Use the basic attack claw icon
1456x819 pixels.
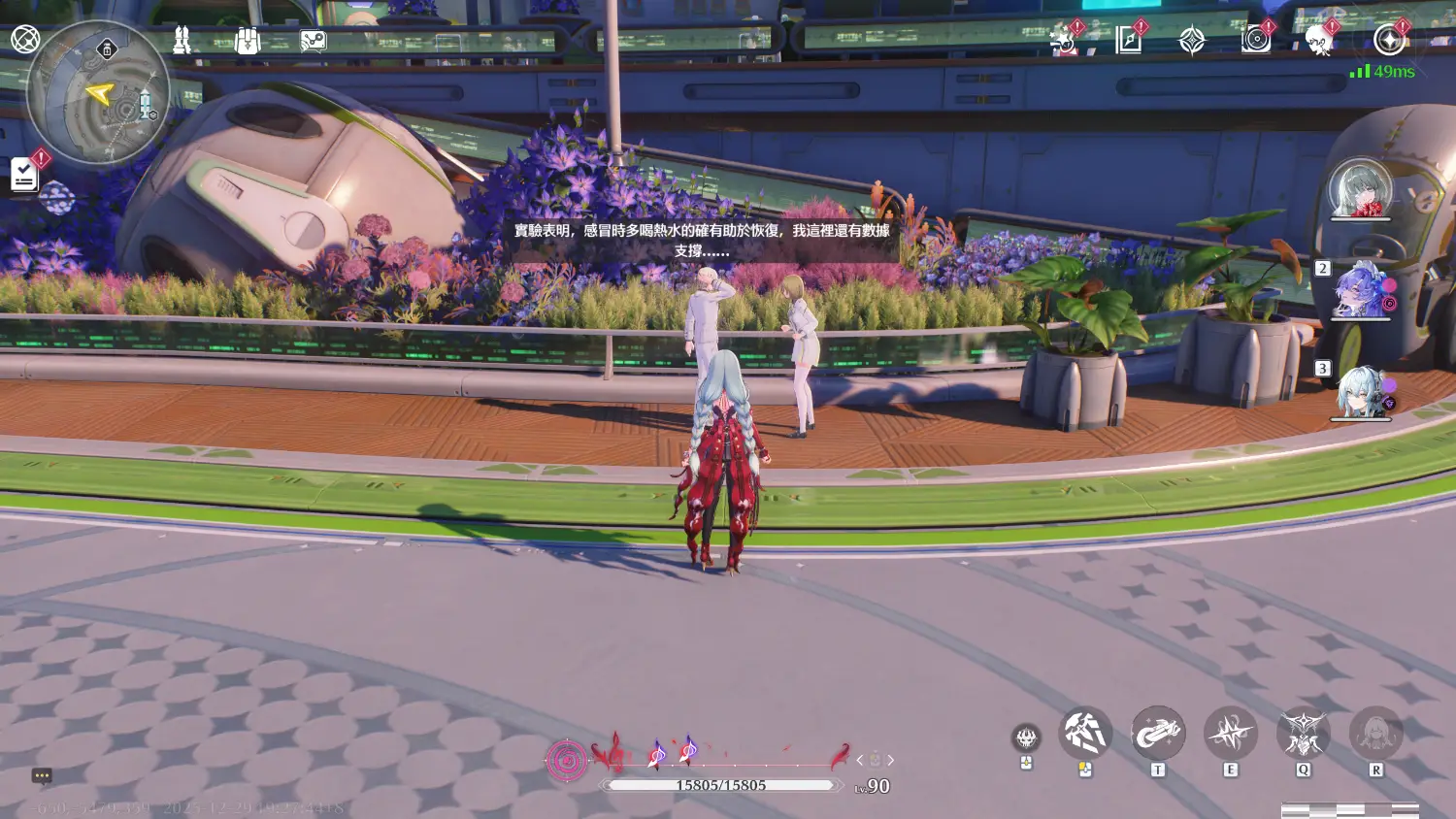click(x=1084, y=734)
